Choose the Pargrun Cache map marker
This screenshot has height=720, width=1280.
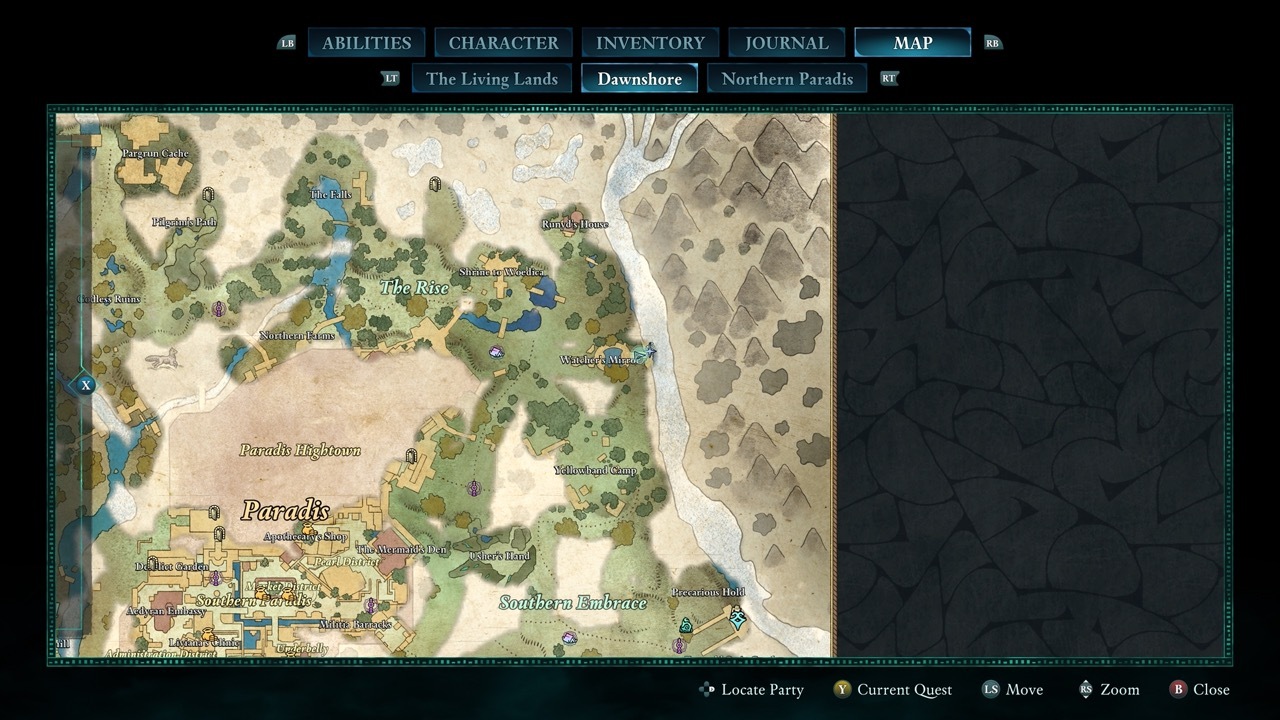(155, 154)
